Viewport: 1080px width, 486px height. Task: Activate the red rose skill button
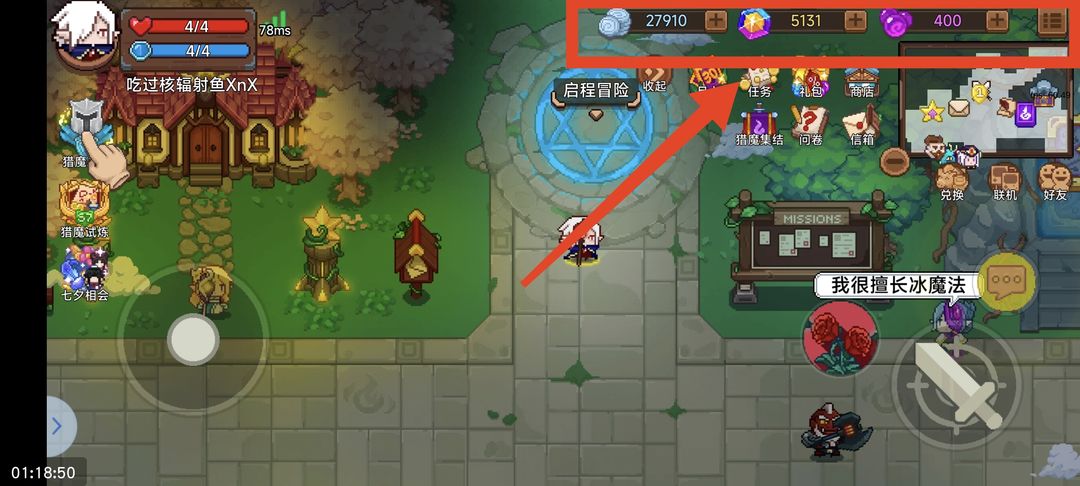[840, 340]
